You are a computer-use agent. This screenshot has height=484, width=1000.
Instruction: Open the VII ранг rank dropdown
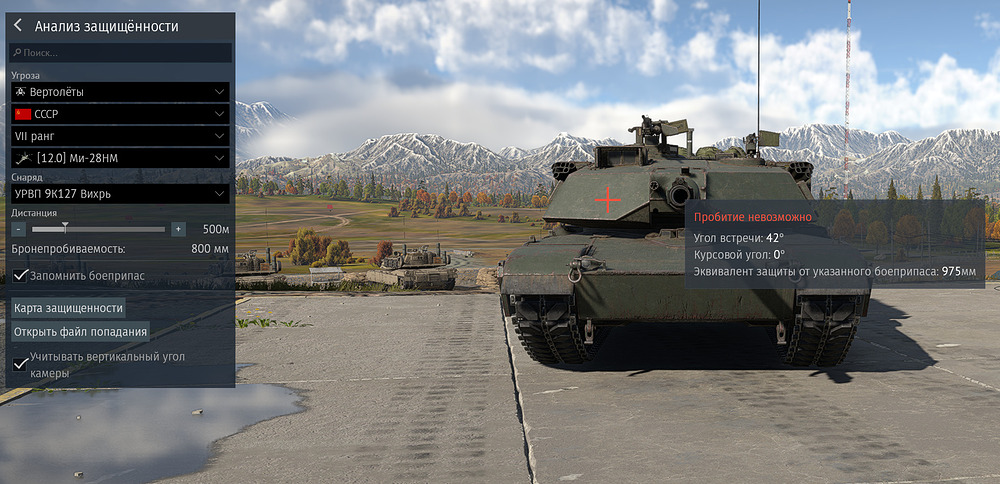pyautogui.click(x=120, y=135)
